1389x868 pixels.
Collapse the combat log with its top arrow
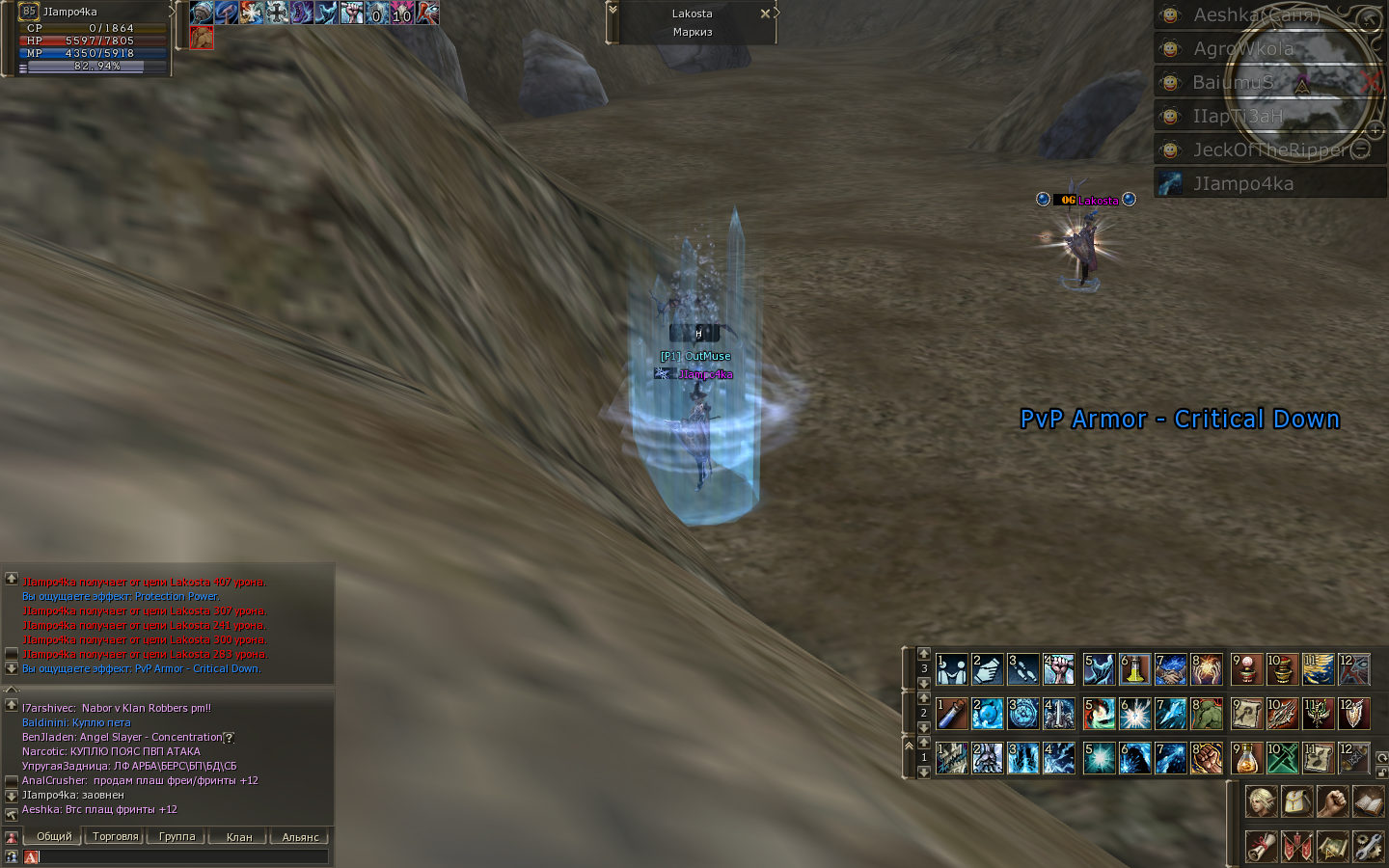coord(10,577)
